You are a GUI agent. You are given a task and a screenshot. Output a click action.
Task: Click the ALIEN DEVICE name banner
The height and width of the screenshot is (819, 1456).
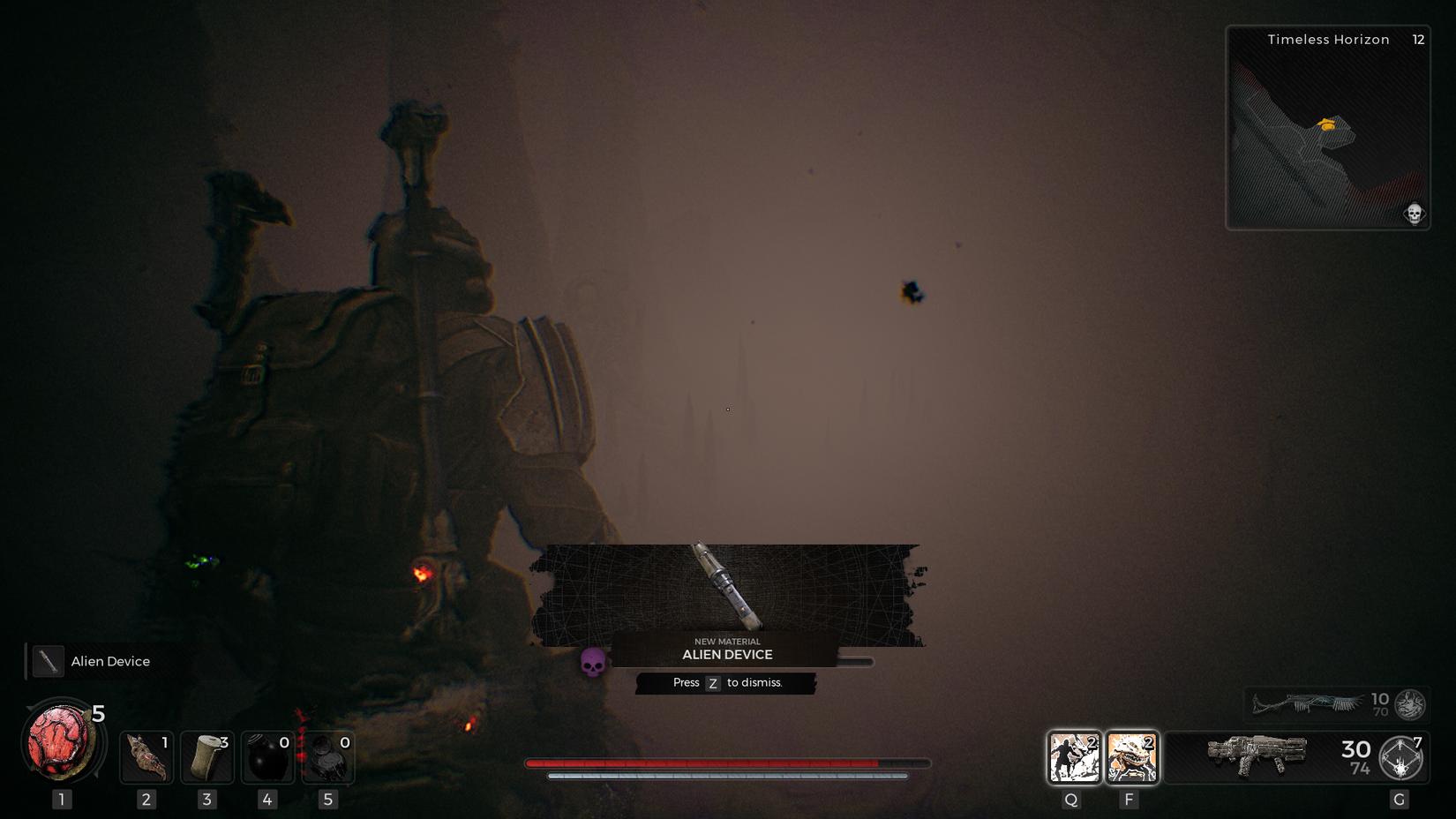point(726,655)
